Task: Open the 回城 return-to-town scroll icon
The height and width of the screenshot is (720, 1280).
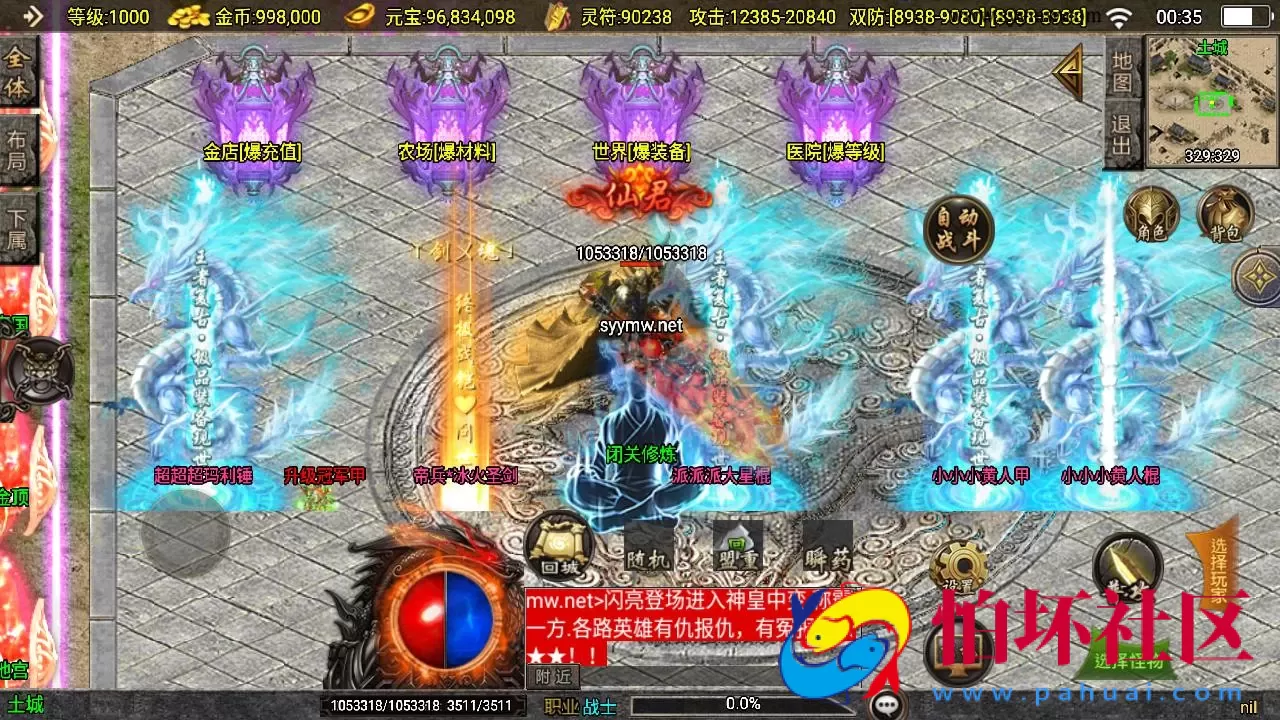Action: point(556,545)
